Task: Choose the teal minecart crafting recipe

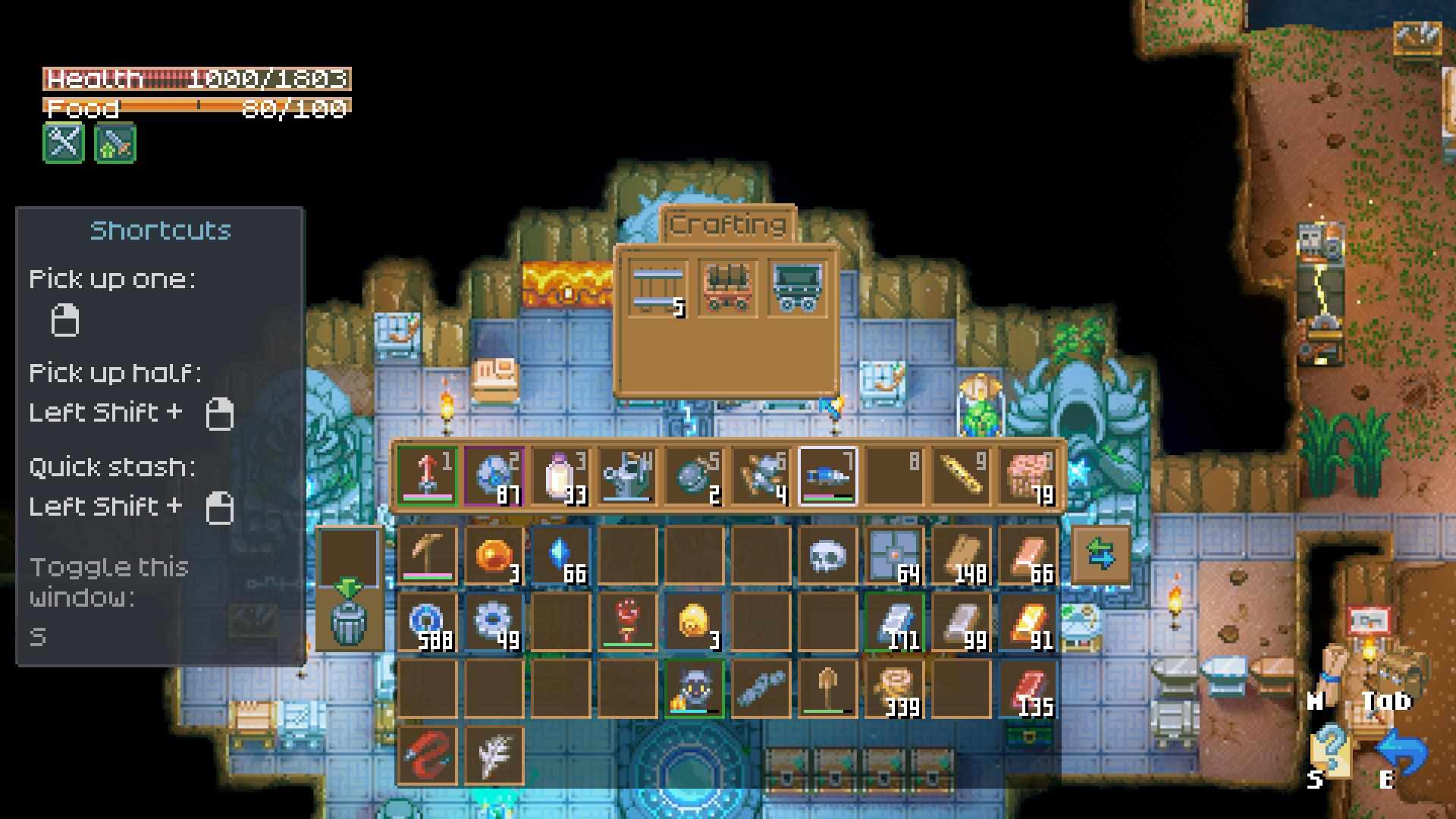Action: click(797, 287)
